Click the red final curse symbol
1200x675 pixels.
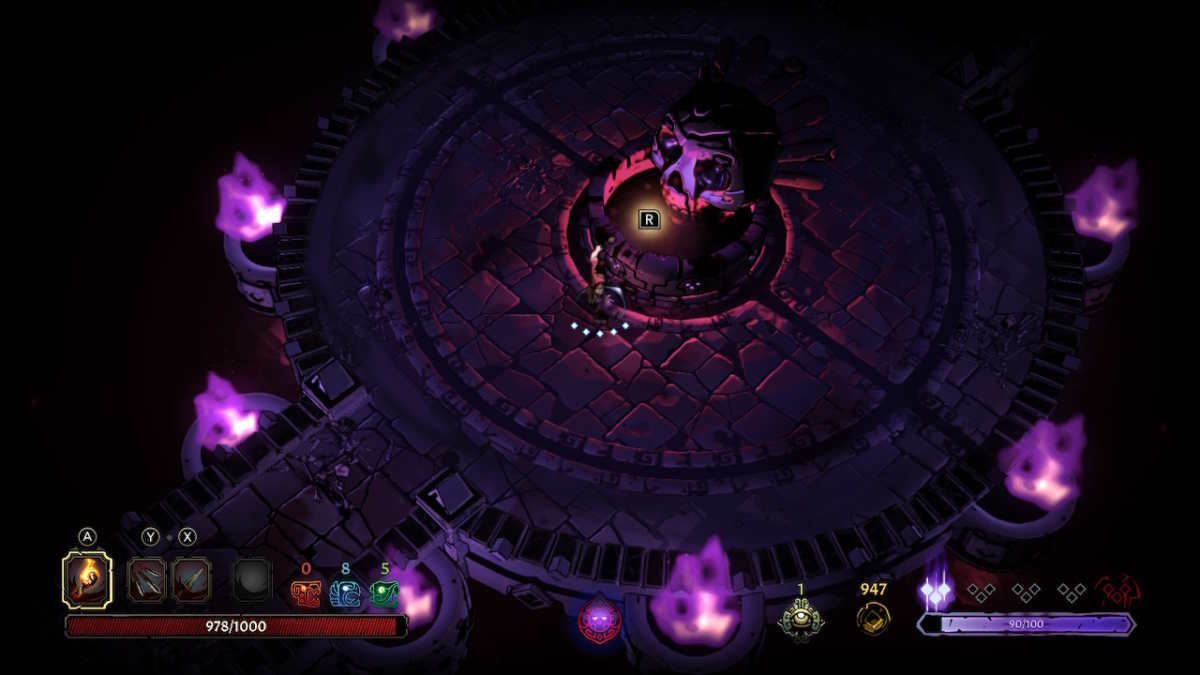coord(1118,592)
